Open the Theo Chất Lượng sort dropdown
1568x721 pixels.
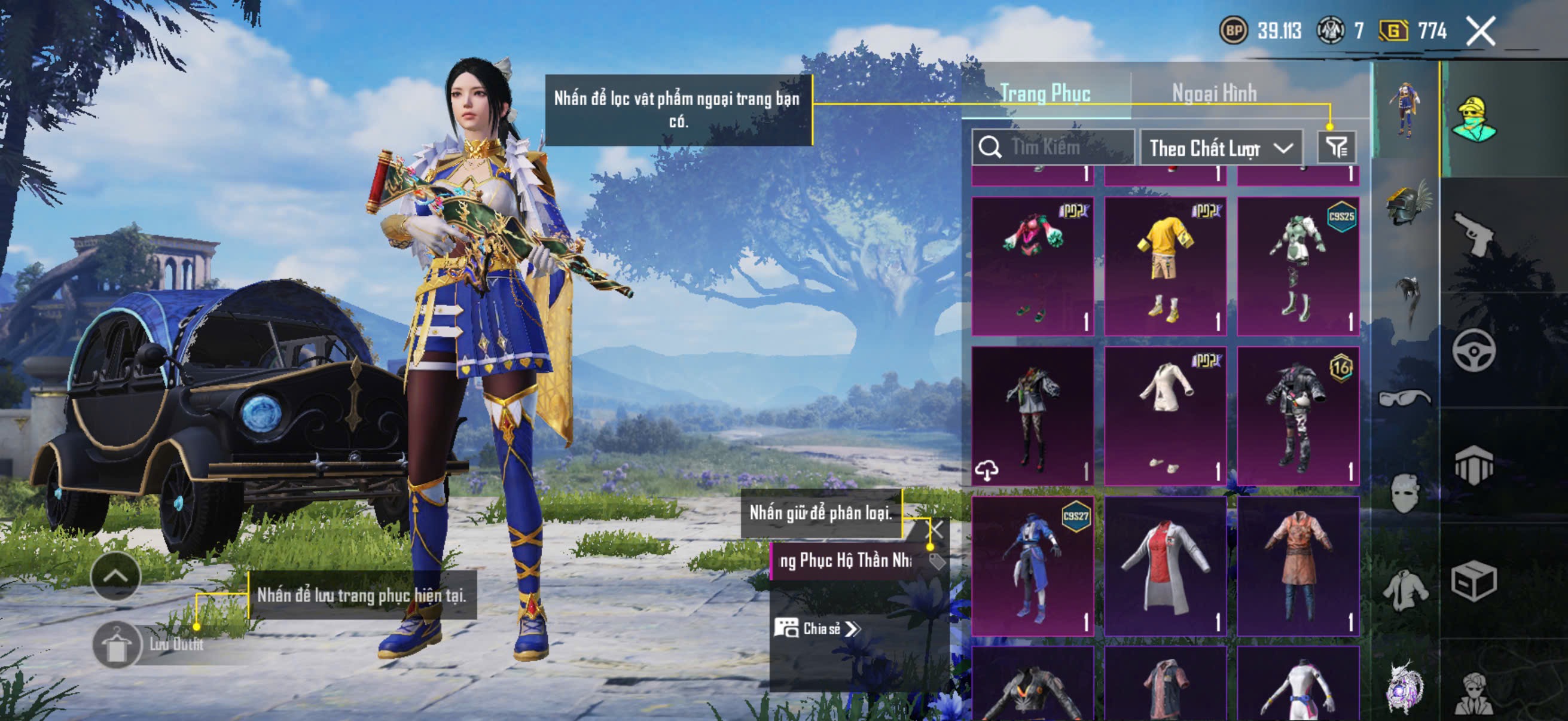1221,148
